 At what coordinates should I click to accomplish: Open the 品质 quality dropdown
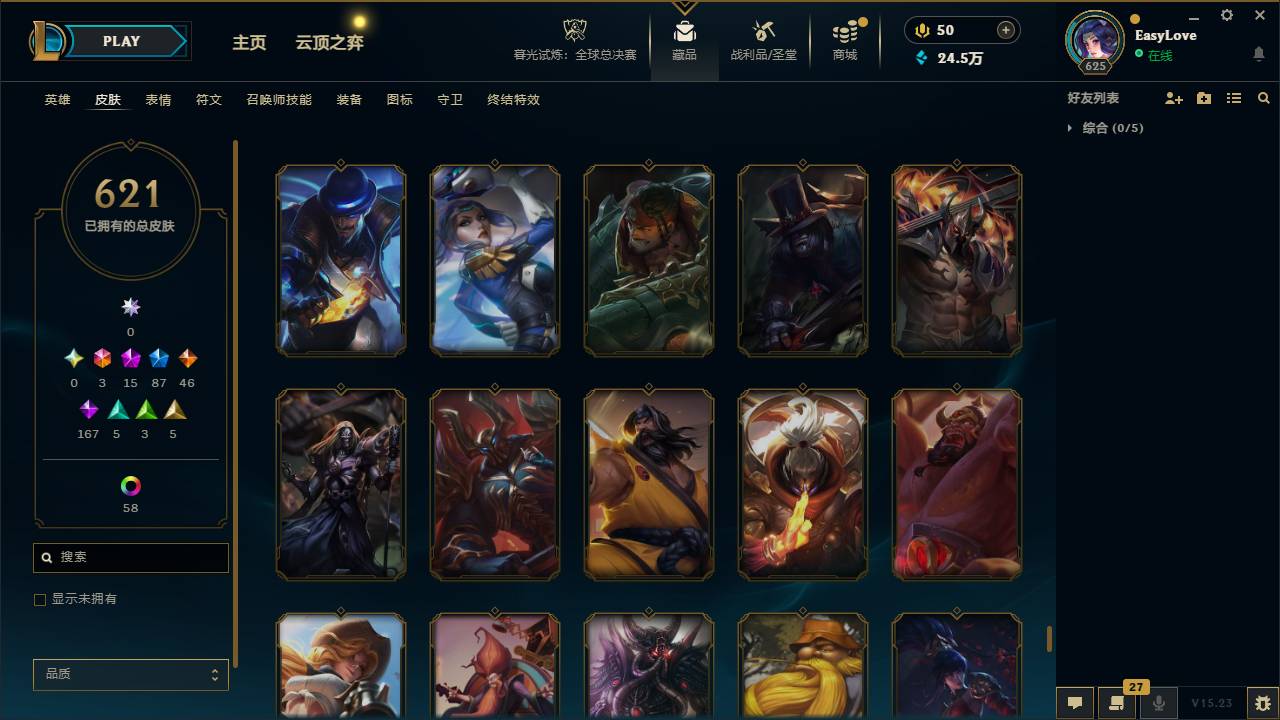[130, 674]
